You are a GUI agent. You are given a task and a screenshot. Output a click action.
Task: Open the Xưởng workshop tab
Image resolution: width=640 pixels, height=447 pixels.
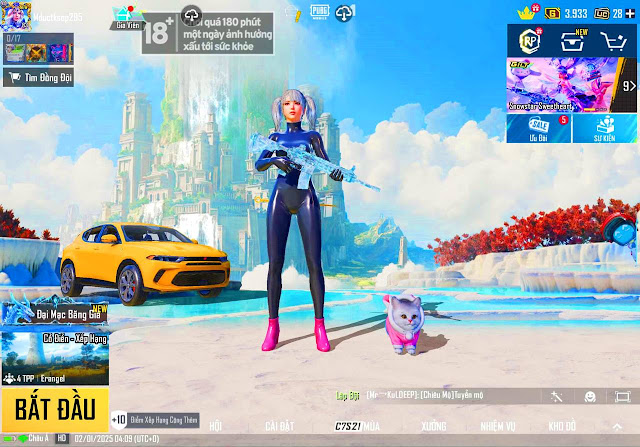pyautogui.click(x=434, y=425)
